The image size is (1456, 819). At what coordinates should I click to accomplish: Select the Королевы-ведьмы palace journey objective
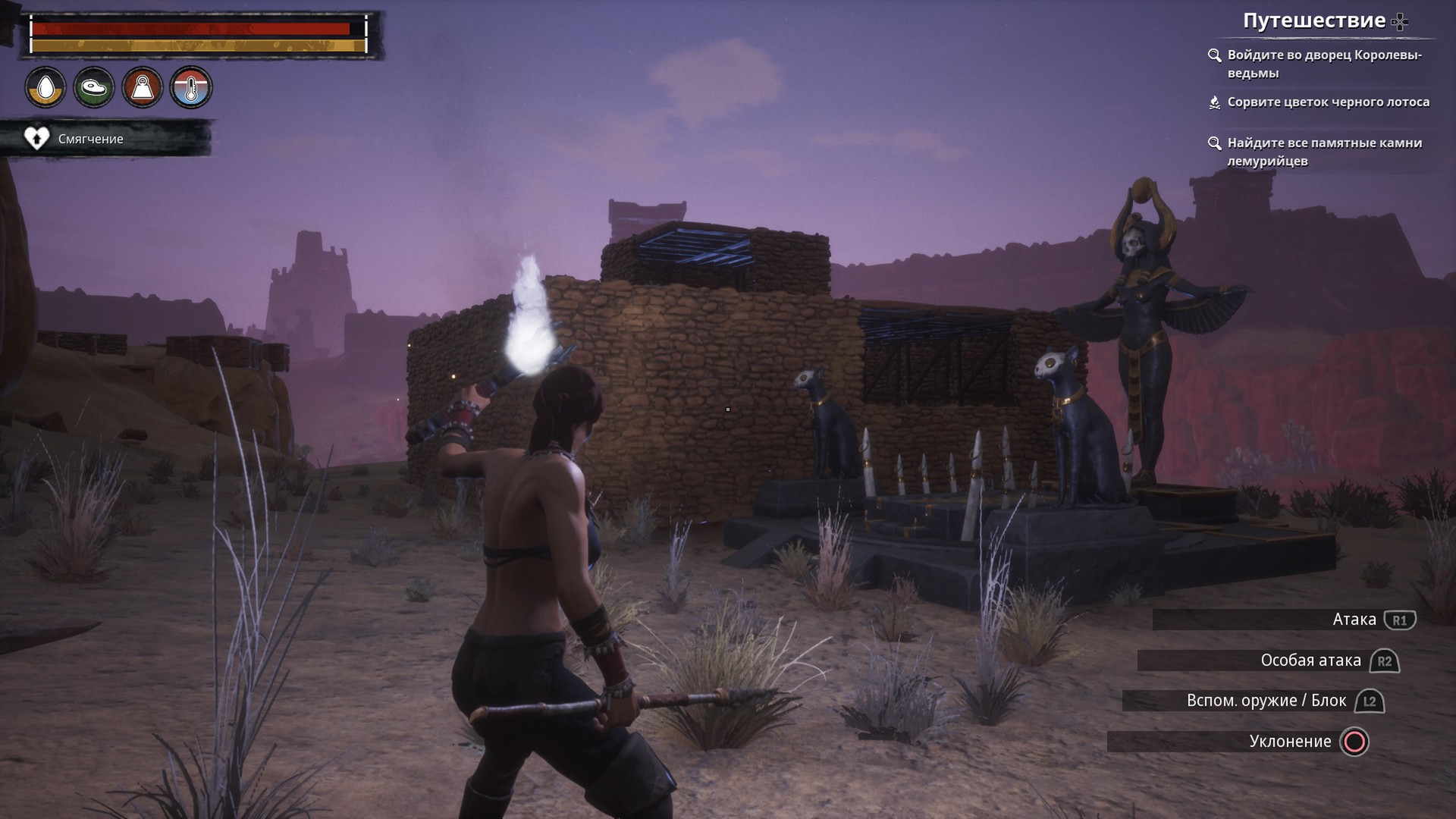tap(1323, 64)
